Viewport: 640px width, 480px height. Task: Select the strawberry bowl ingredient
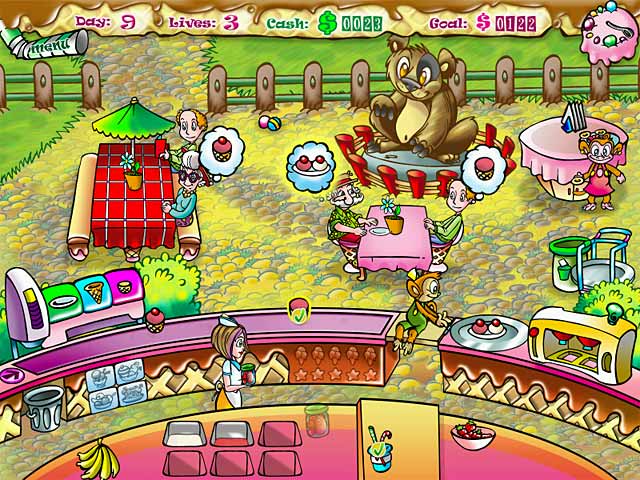coord(472,435)
